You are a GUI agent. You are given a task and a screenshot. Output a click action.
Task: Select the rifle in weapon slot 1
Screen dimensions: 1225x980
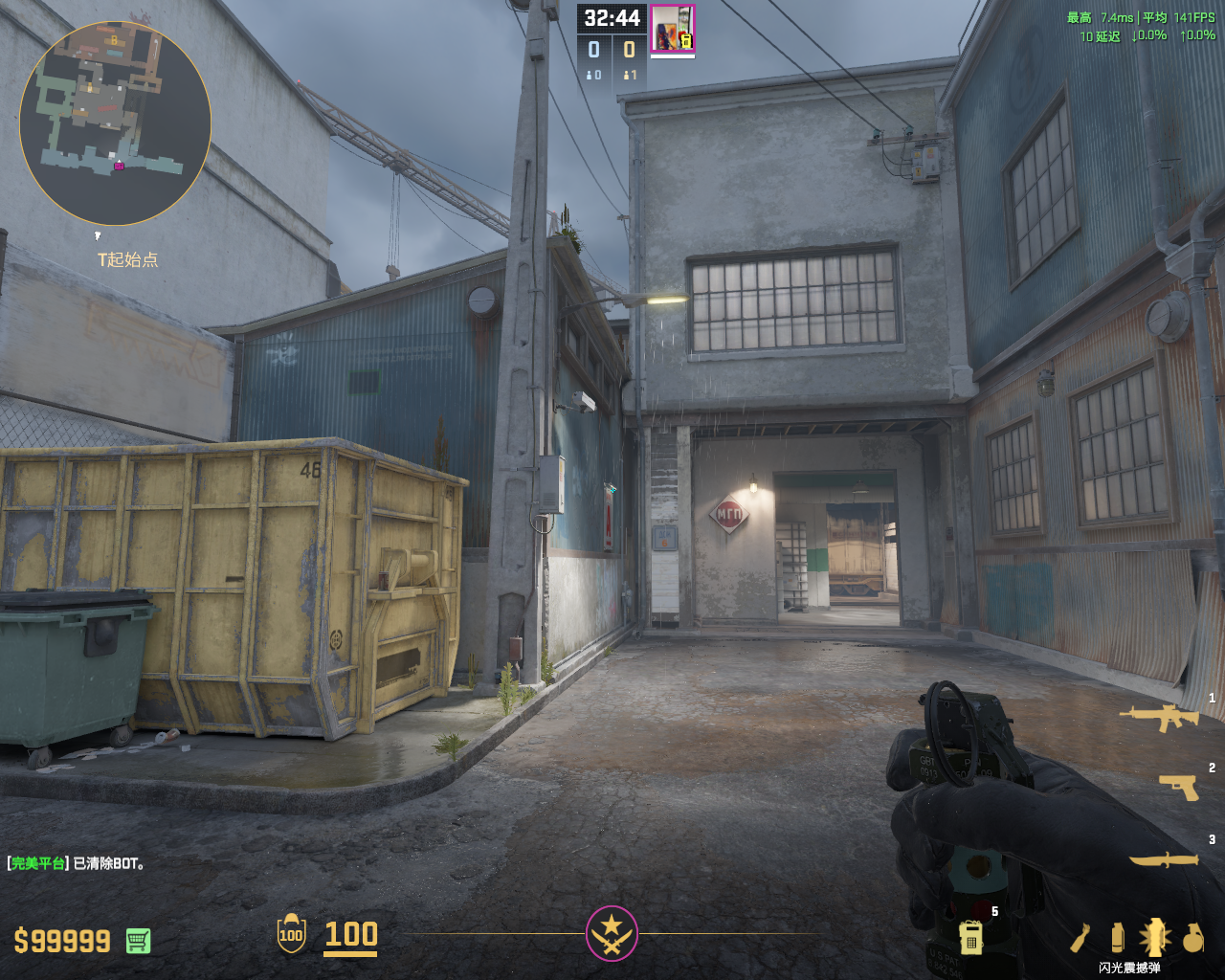click(1158, 717)
